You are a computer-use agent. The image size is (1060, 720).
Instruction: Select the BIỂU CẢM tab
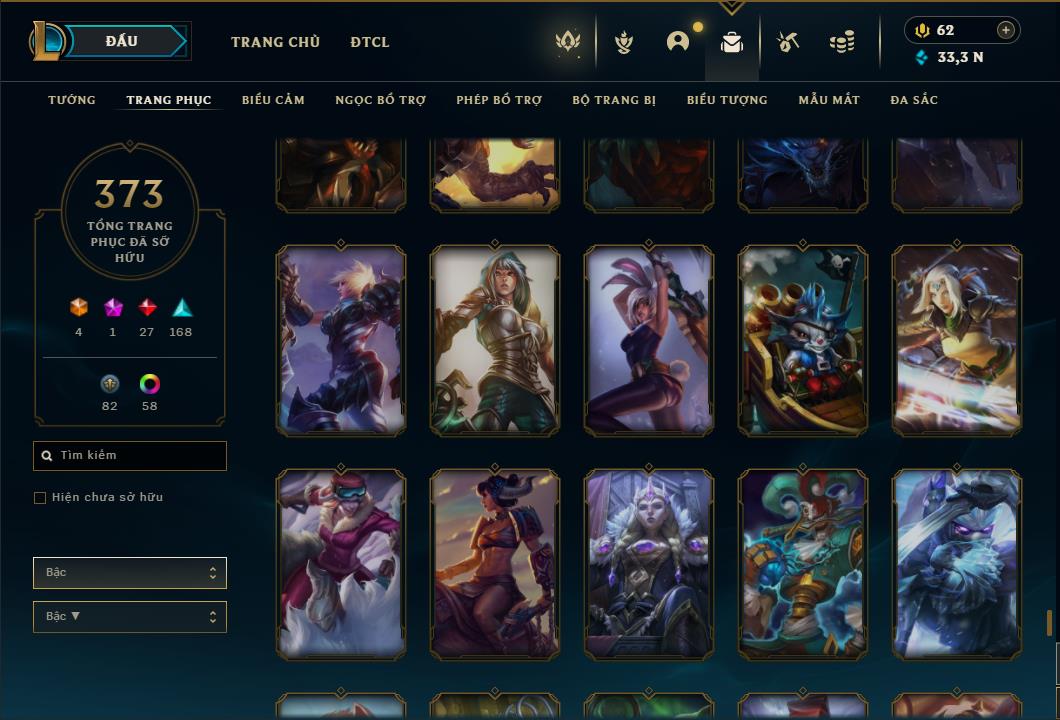pos(273,100)
